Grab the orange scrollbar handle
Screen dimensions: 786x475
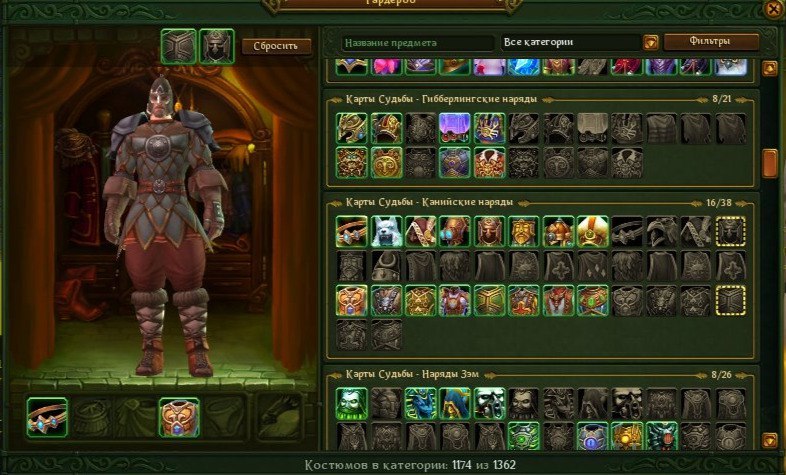point(770,163)
